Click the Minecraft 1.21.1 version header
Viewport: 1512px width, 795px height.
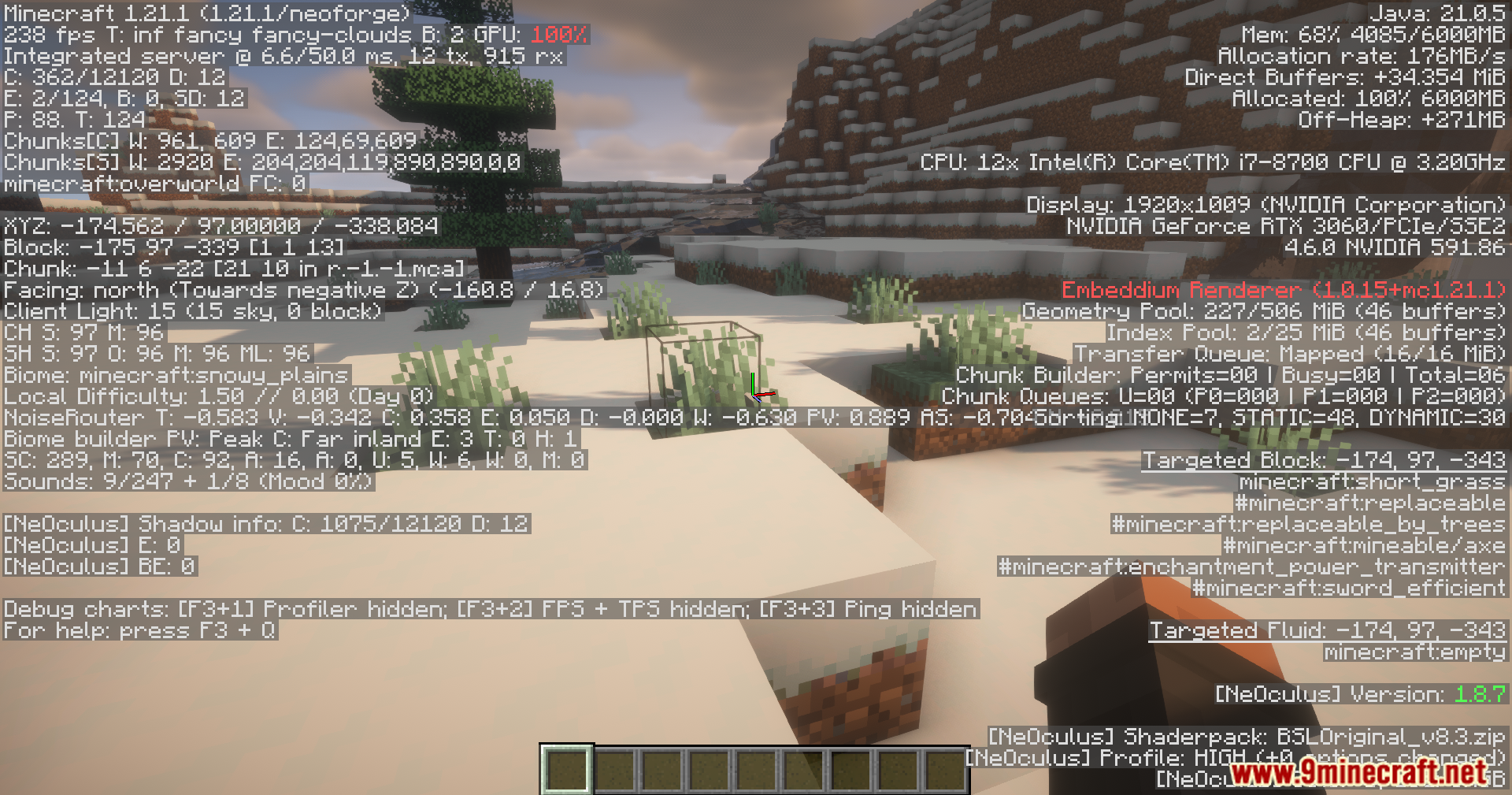point(205,13)
